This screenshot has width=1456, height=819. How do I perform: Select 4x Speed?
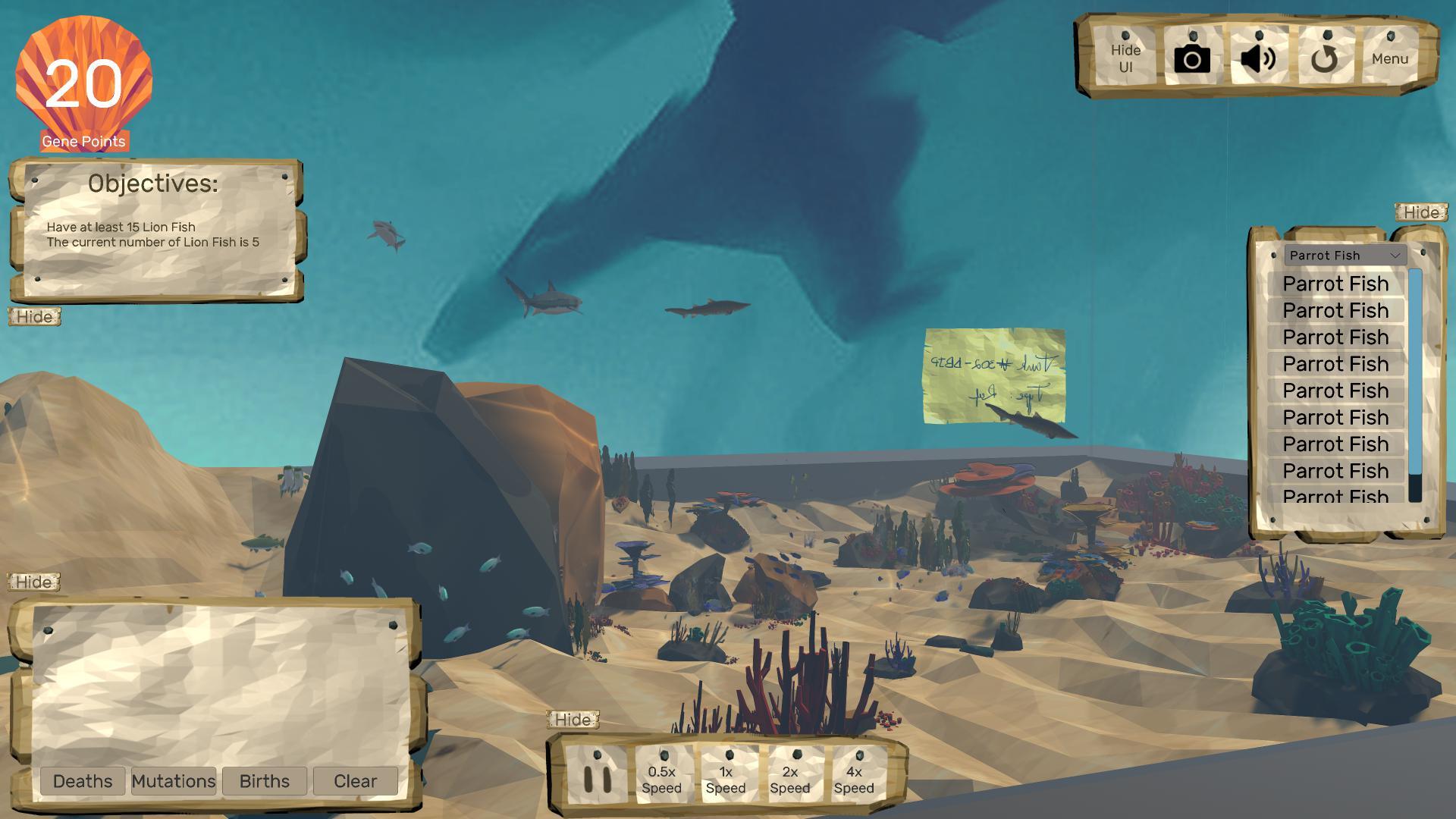point(855,780)
